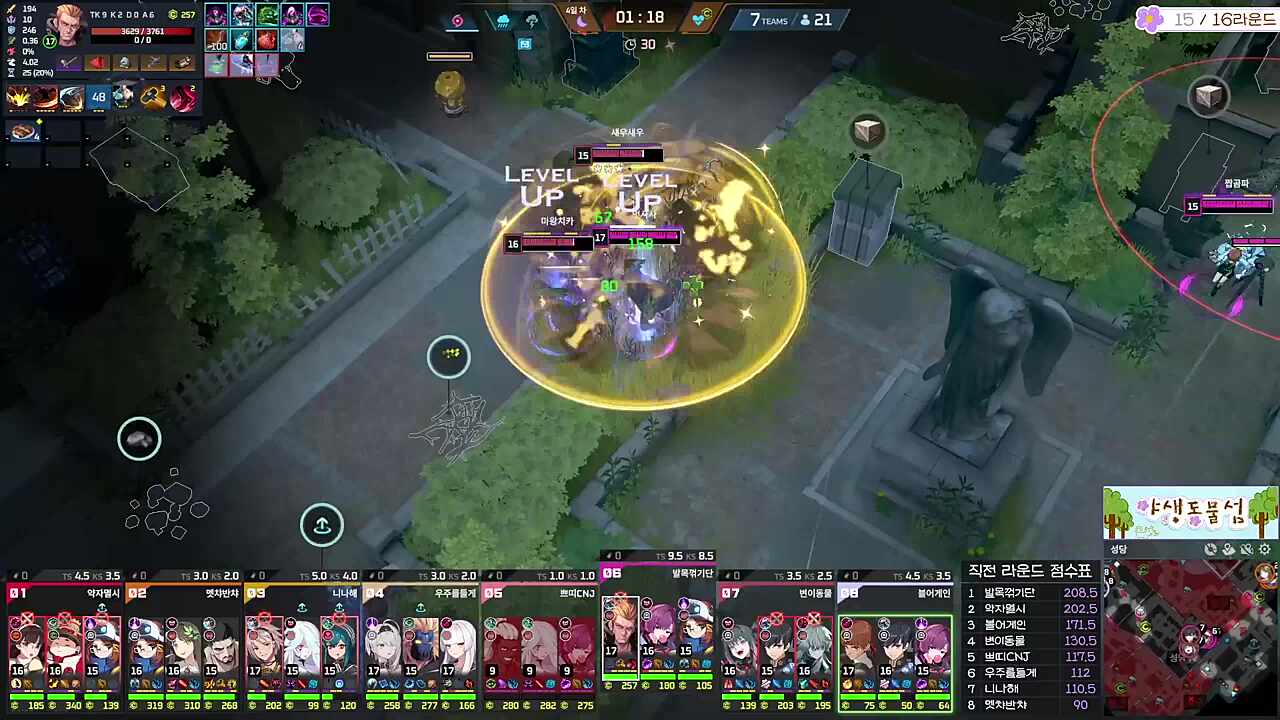Click the circular up-arrow expander on the map
The image size is (1280, 720).
[x=322, y=525]
